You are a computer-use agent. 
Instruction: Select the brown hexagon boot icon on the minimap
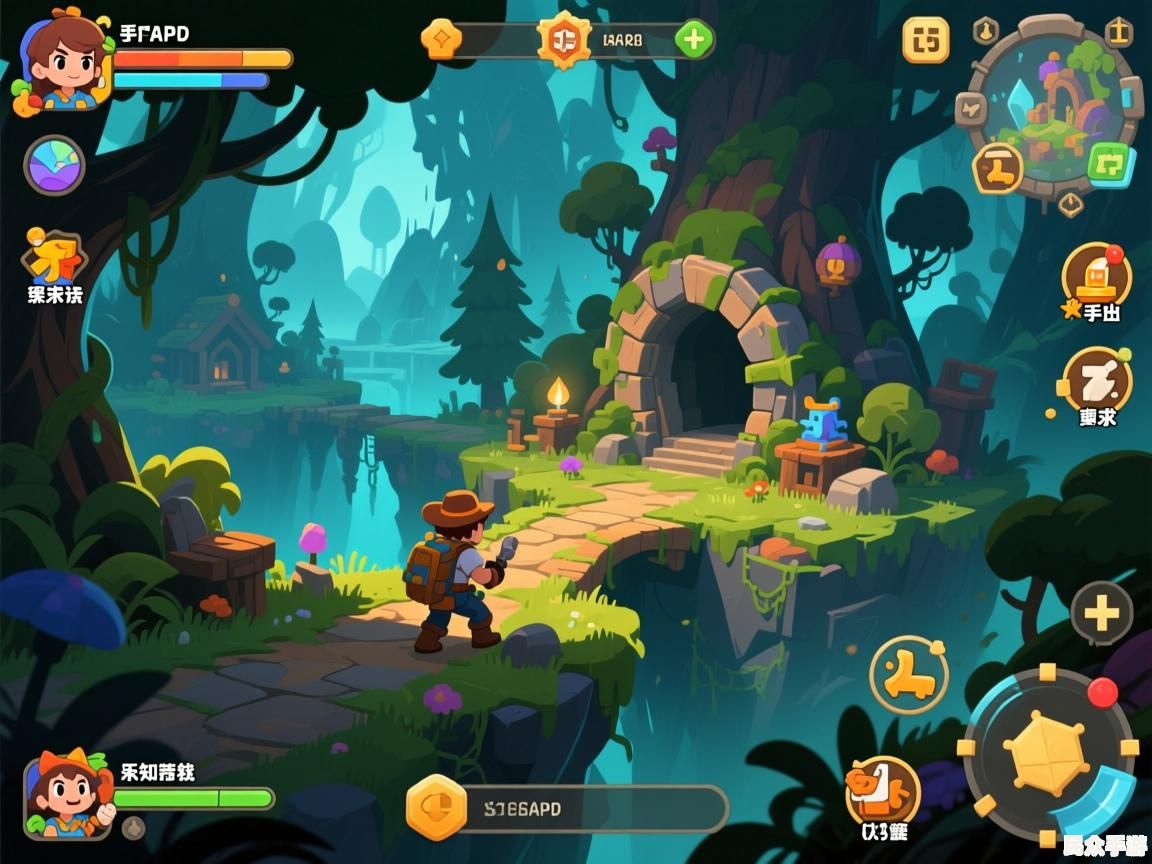(998, 166)
